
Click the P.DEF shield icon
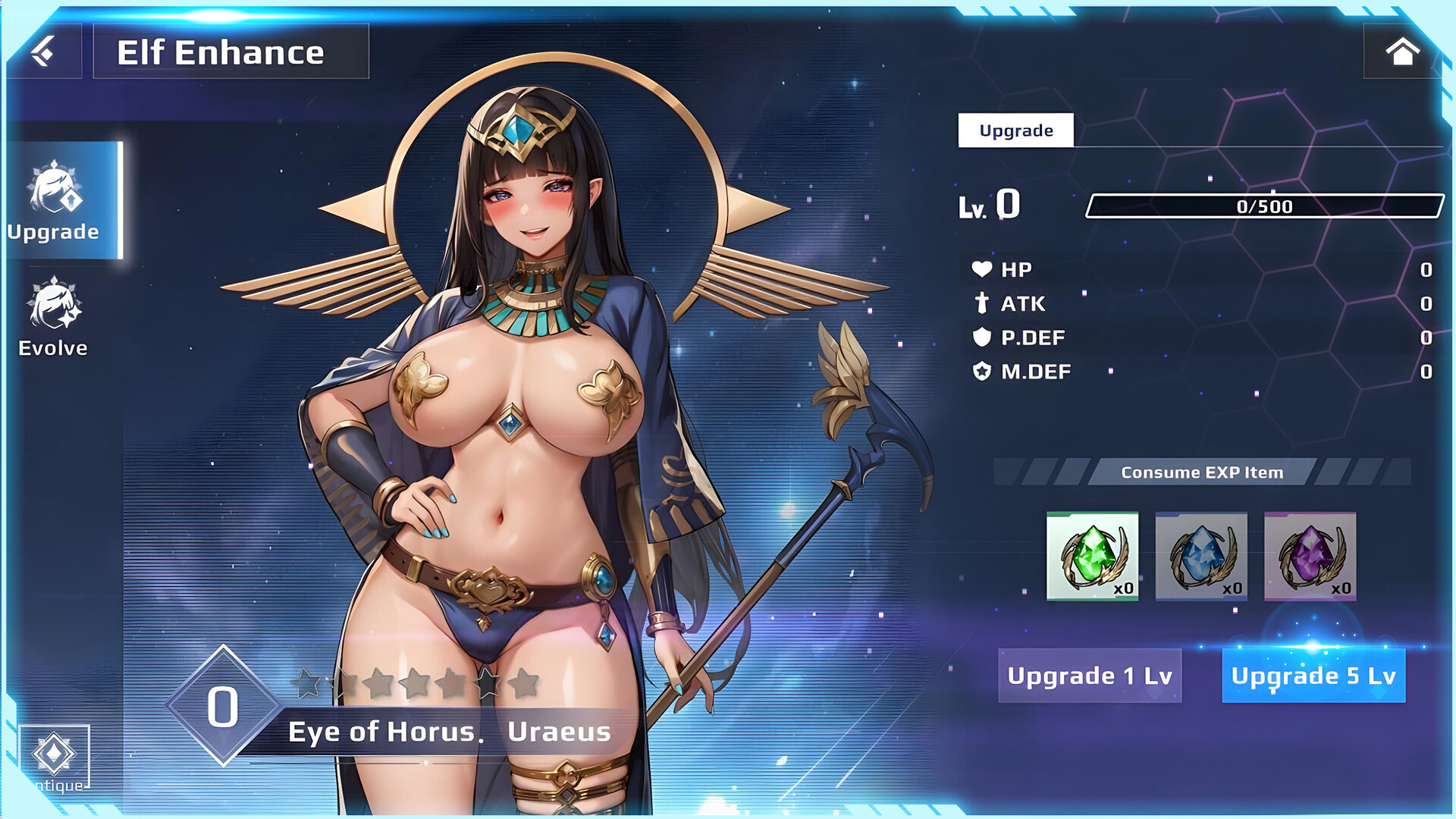pos(982,337)
